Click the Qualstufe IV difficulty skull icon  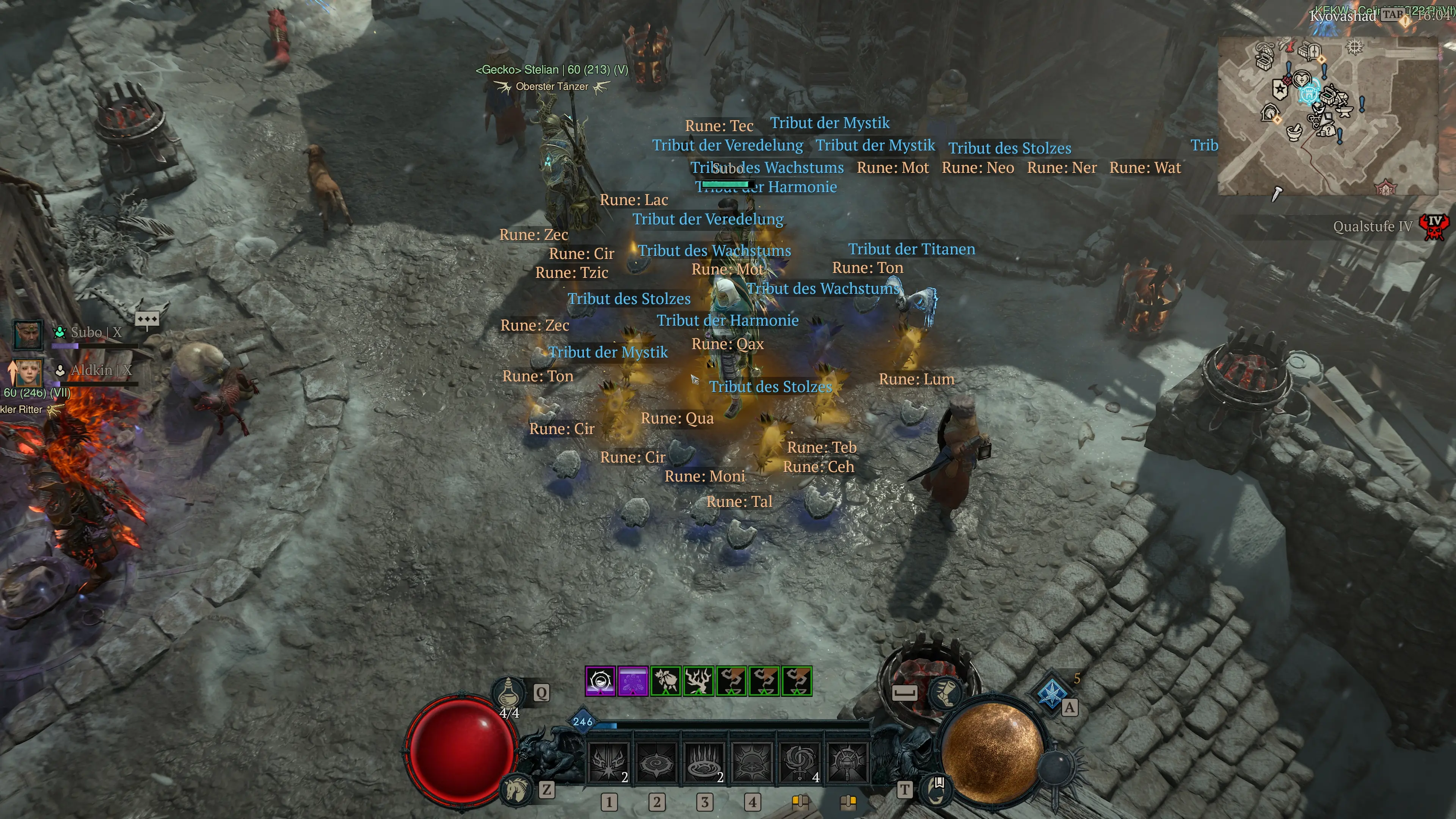coord(1434,226)
